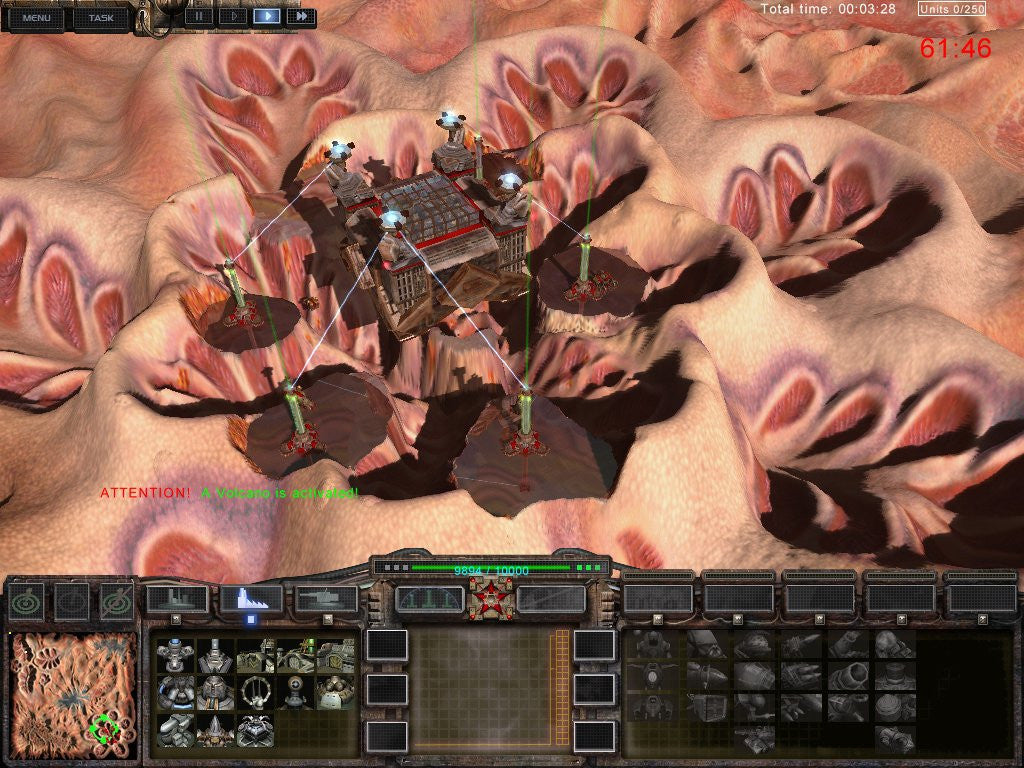Switch to the factory structures tab

pyautogui.click(x=251, y=599)
